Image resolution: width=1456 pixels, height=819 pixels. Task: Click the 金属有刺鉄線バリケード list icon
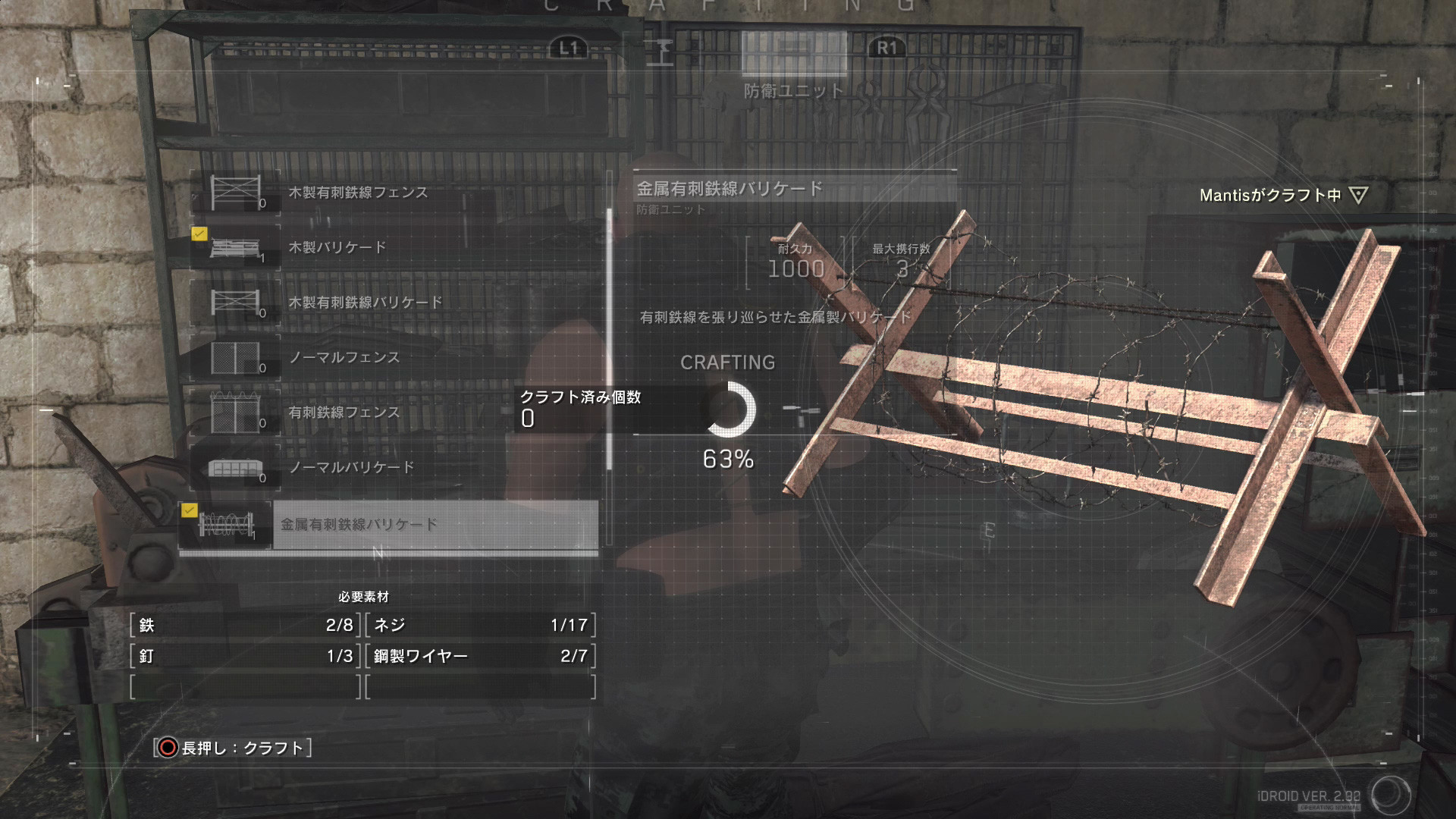[226, 523]
